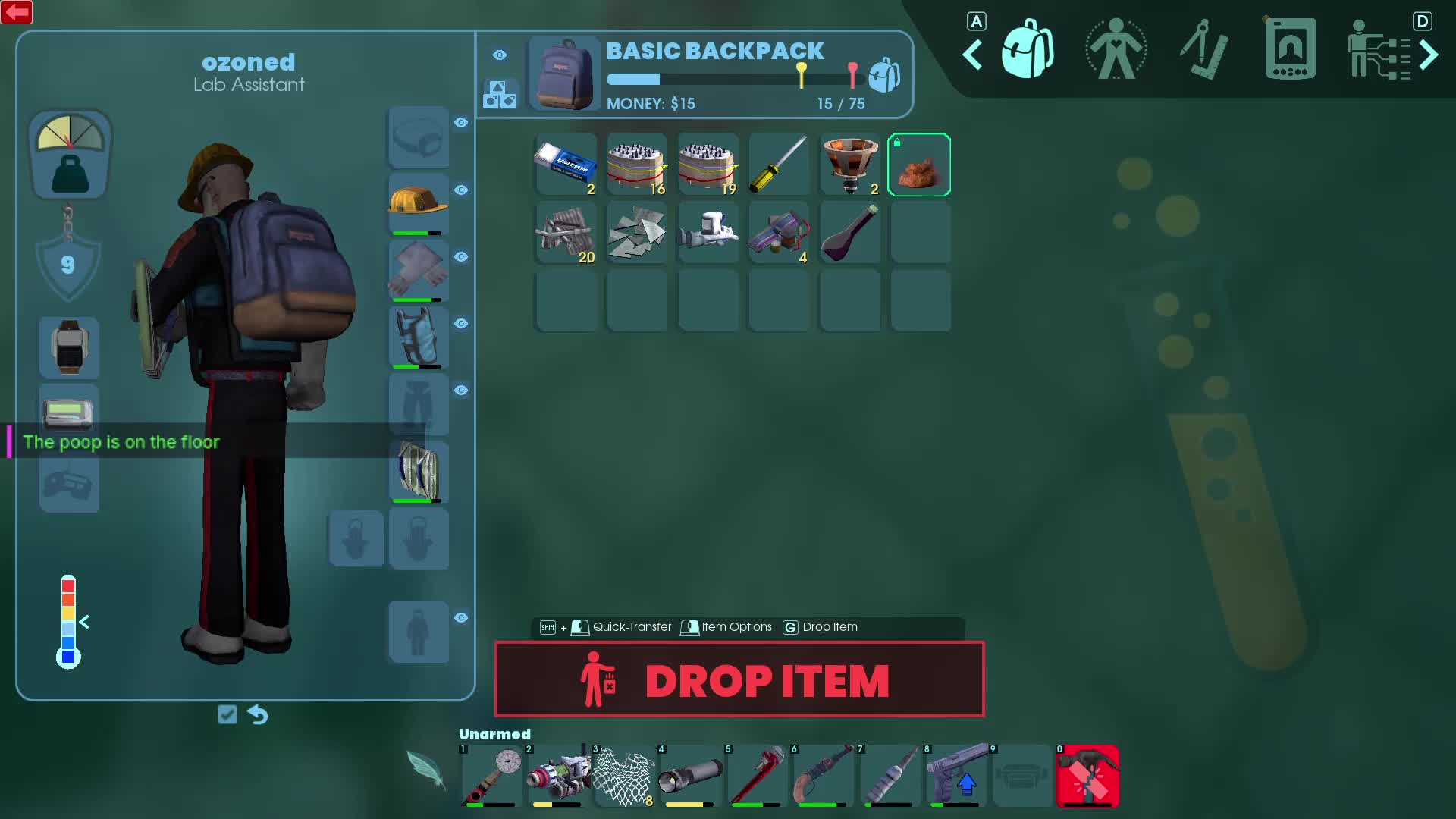Click the undo arrow below character panel
The height and width of the screenshot is (819, 1456).
(x=258, y=714)
